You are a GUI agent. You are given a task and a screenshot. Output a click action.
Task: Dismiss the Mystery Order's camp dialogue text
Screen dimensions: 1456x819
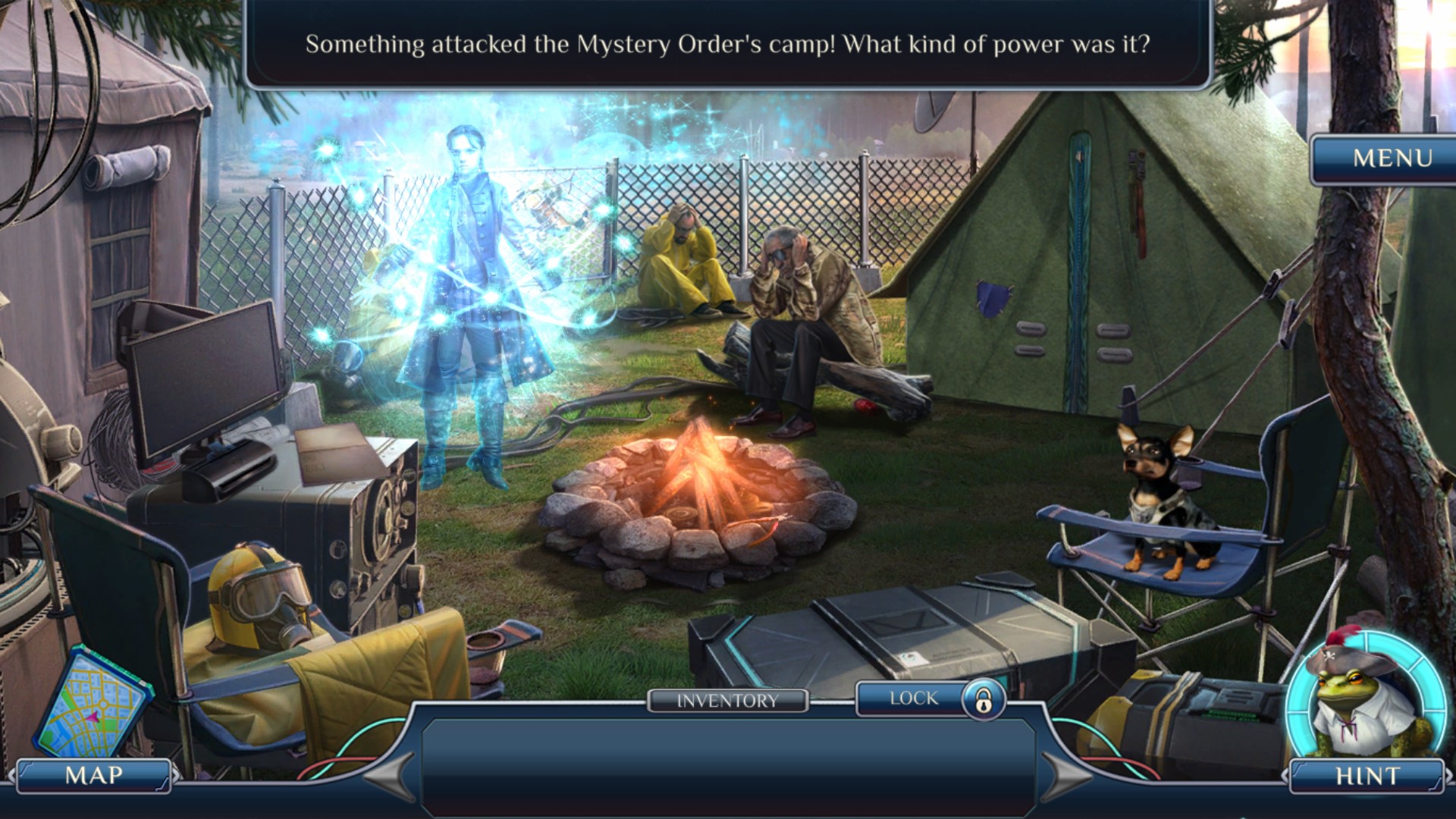(x=727, y=45)
